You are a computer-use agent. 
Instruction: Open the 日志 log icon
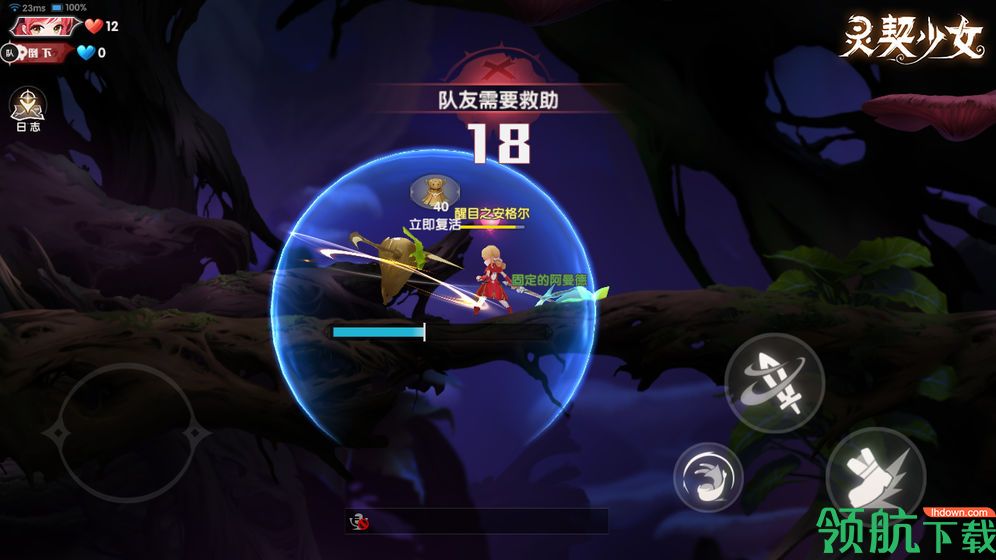[x=26, y=108]
